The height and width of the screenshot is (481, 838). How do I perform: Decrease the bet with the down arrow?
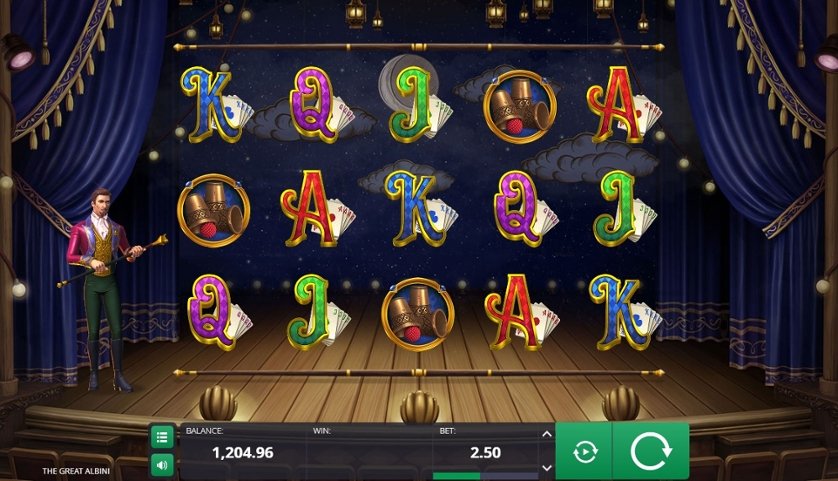point(546,467)
